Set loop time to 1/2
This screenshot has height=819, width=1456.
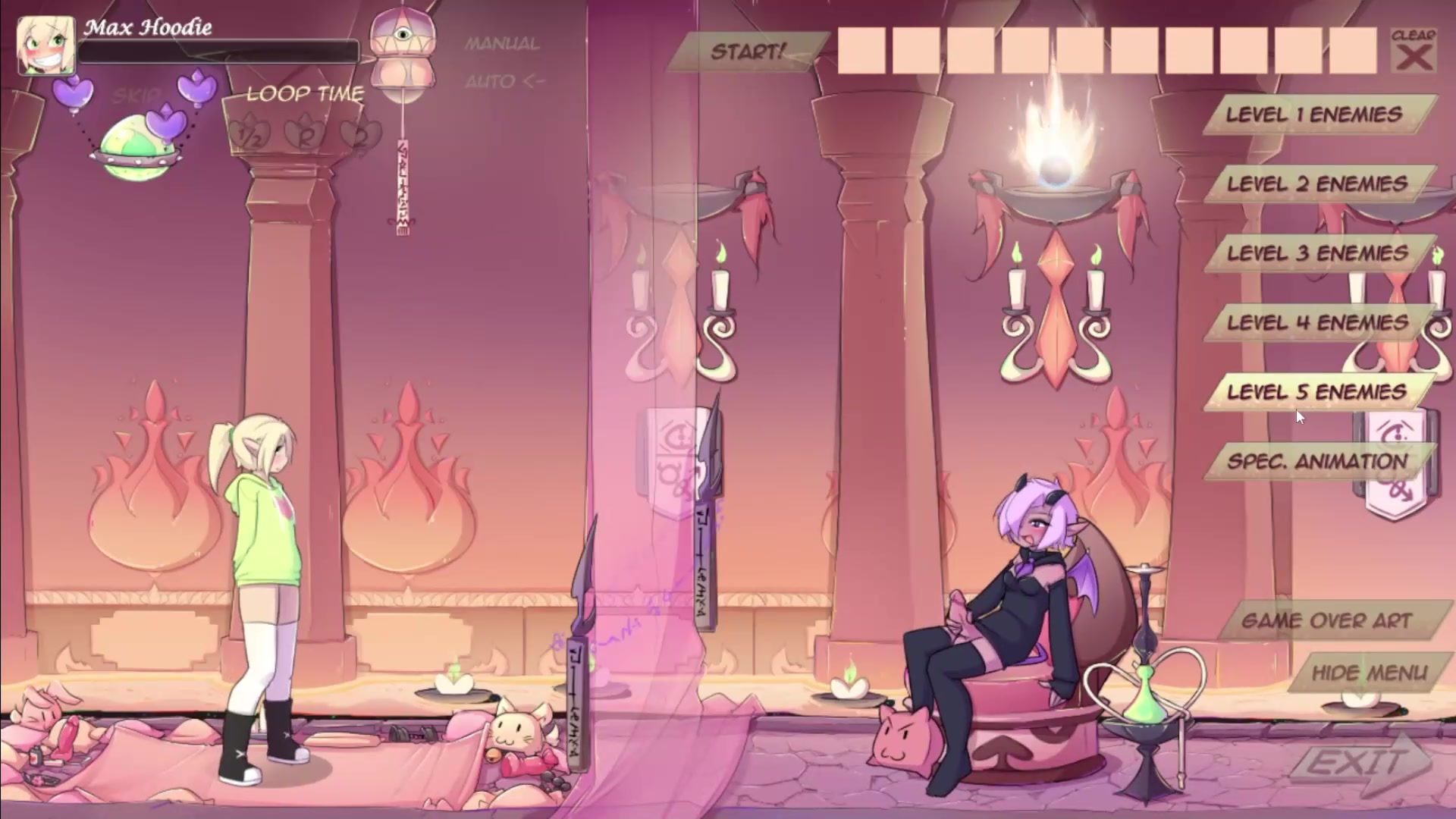click(x=250, y=136)
